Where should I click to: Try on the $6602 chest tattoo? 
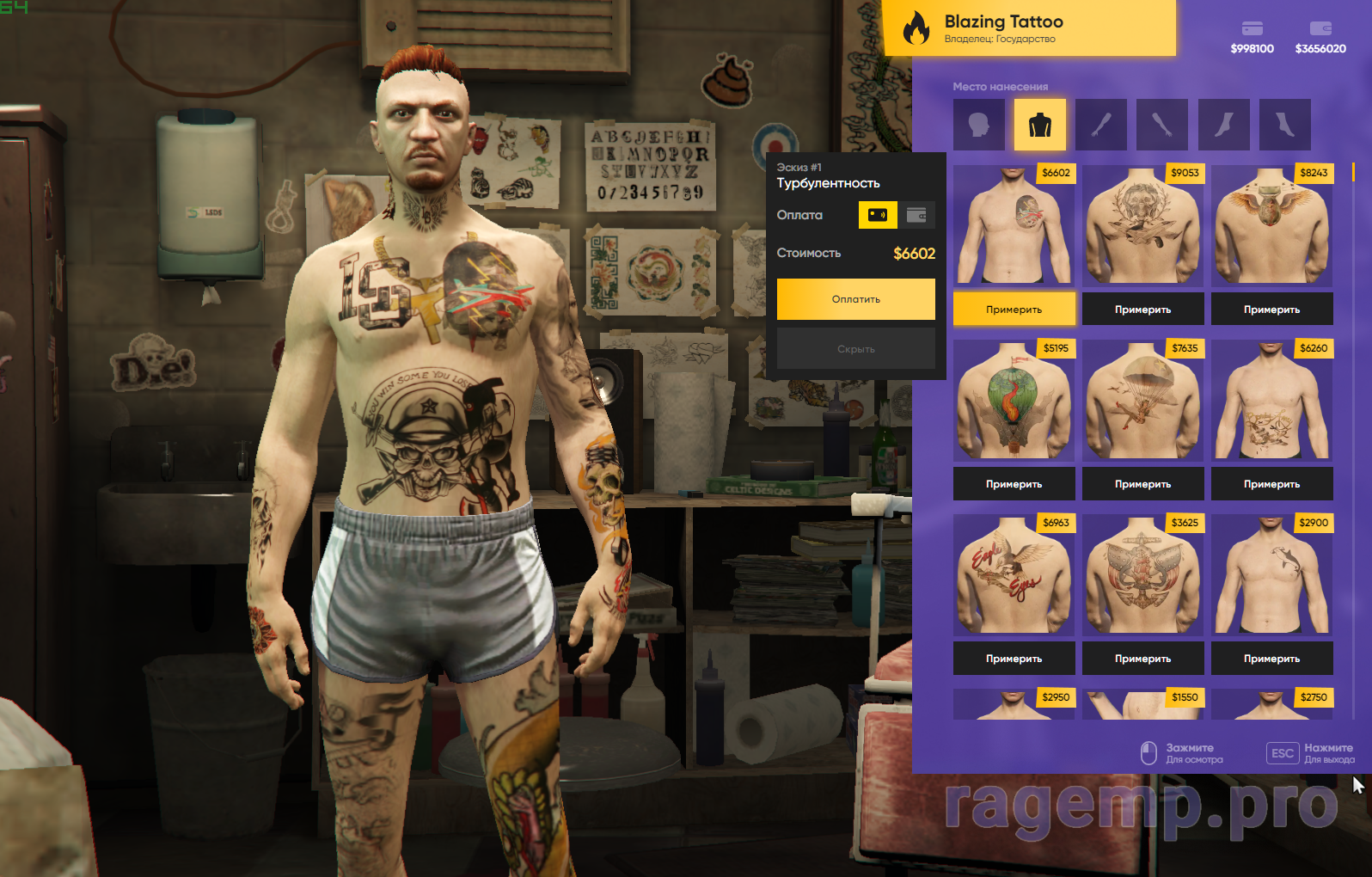(1014, 310)
